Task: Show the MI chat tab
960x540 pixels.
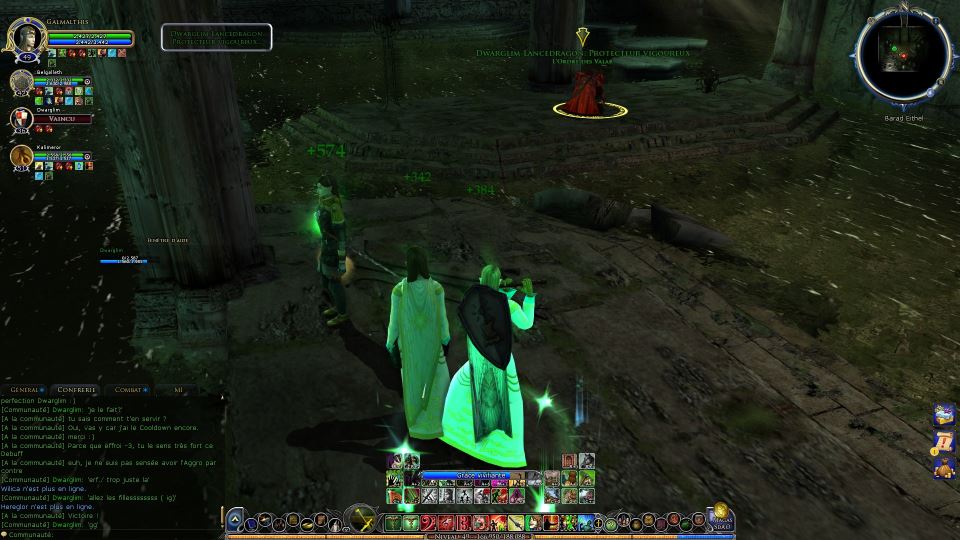Action: [x=178, y=389]
